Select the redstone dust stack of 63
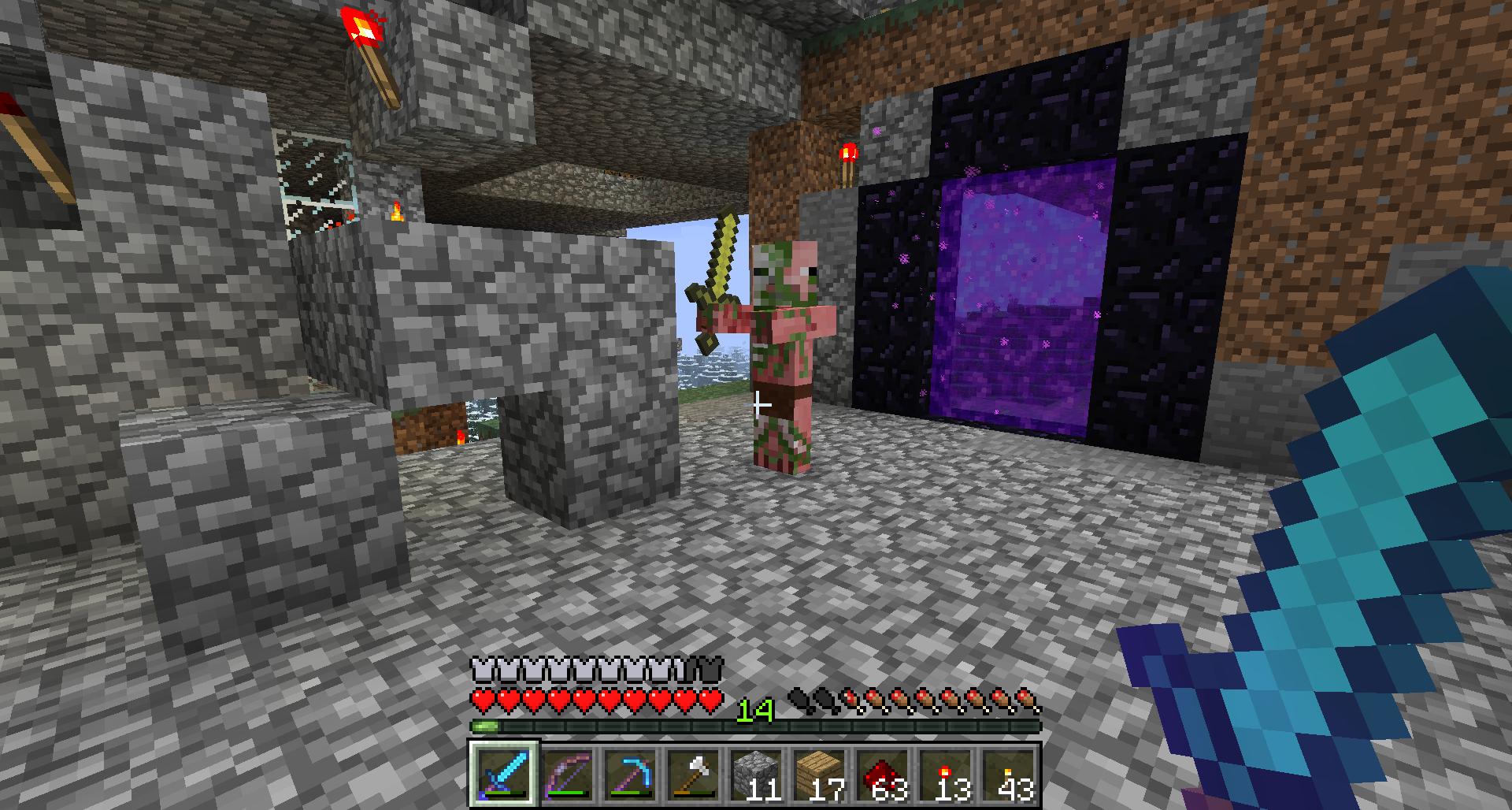The image size is (1512, 810). pyautogui.click(x=882, y=774)
